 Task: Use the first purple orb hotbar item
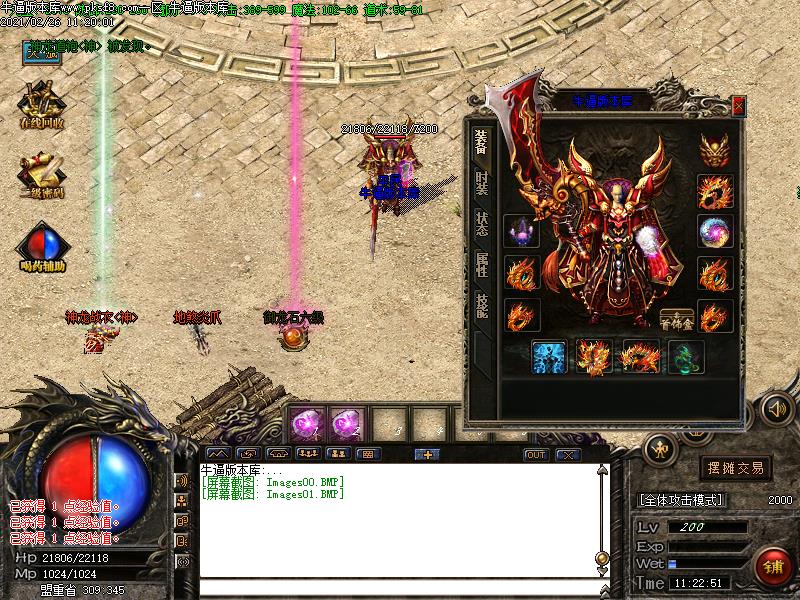(x=305, y=424)
